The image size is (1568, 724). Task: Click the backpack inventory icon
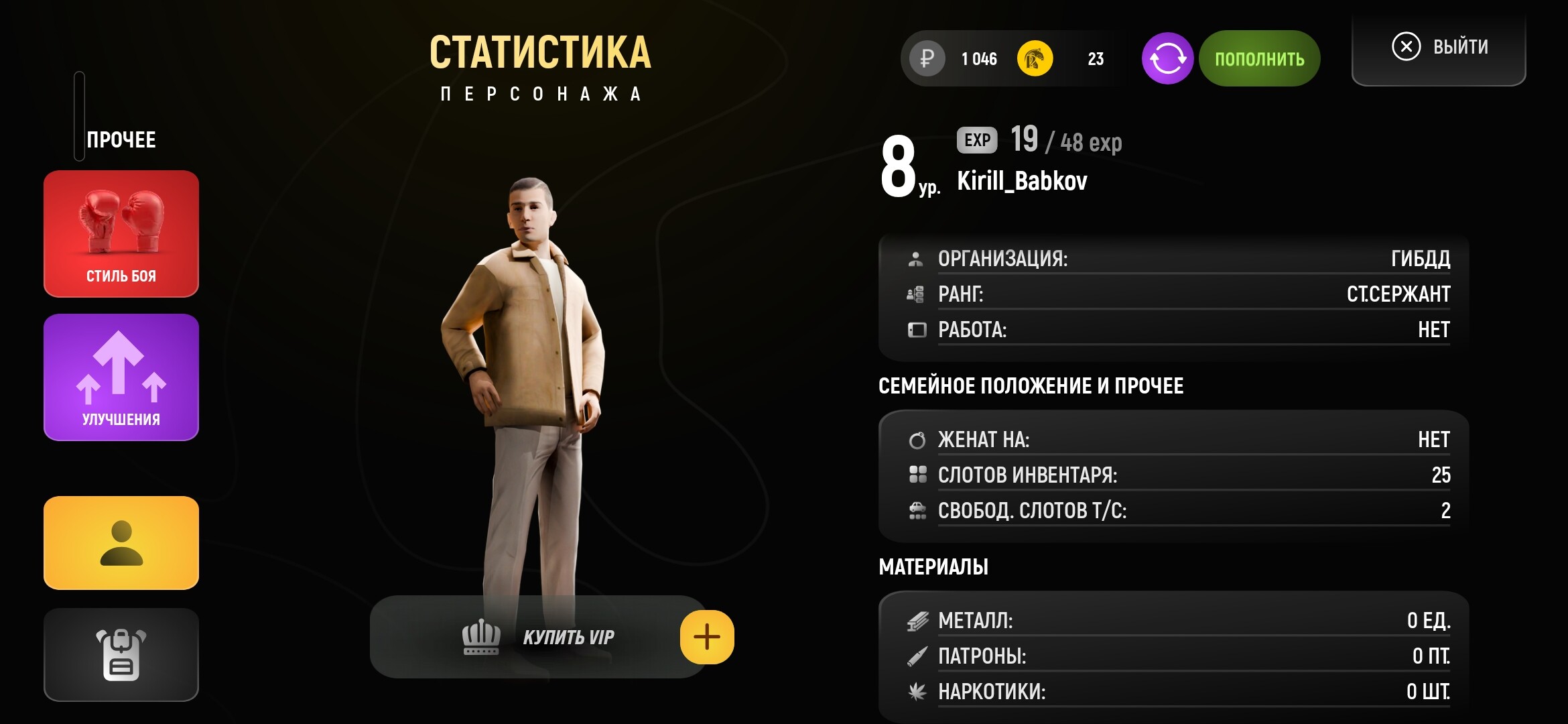point(121,654)
